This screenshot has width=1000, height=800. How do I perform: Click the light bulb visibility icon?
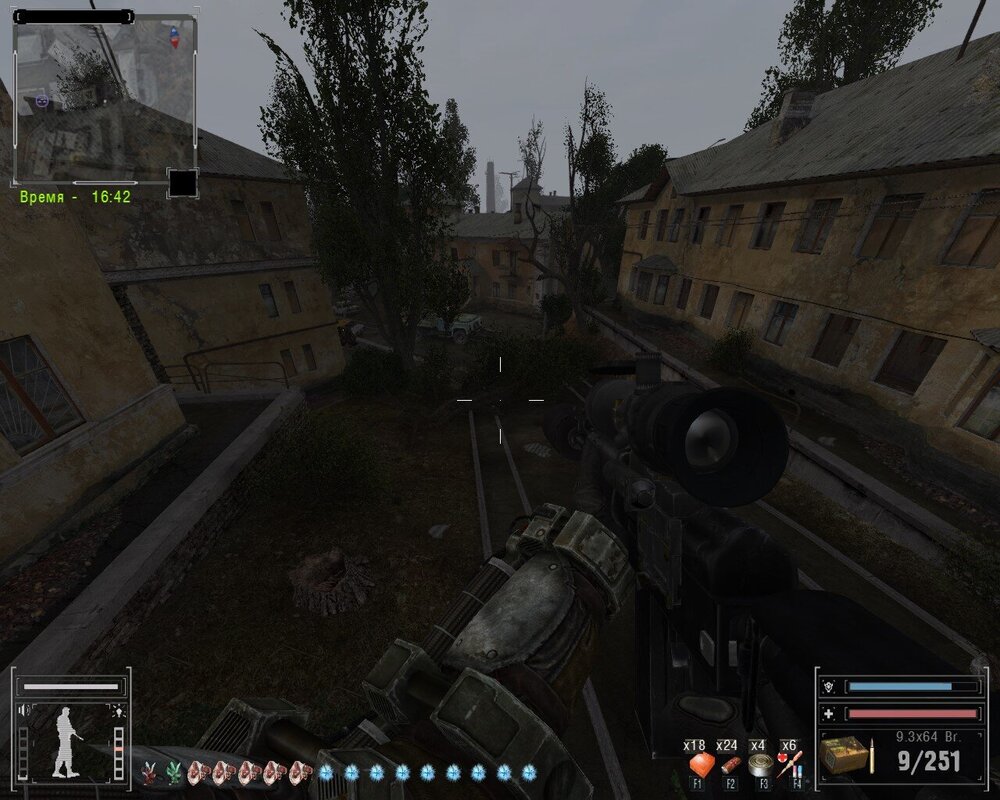(x=118, y=711)
